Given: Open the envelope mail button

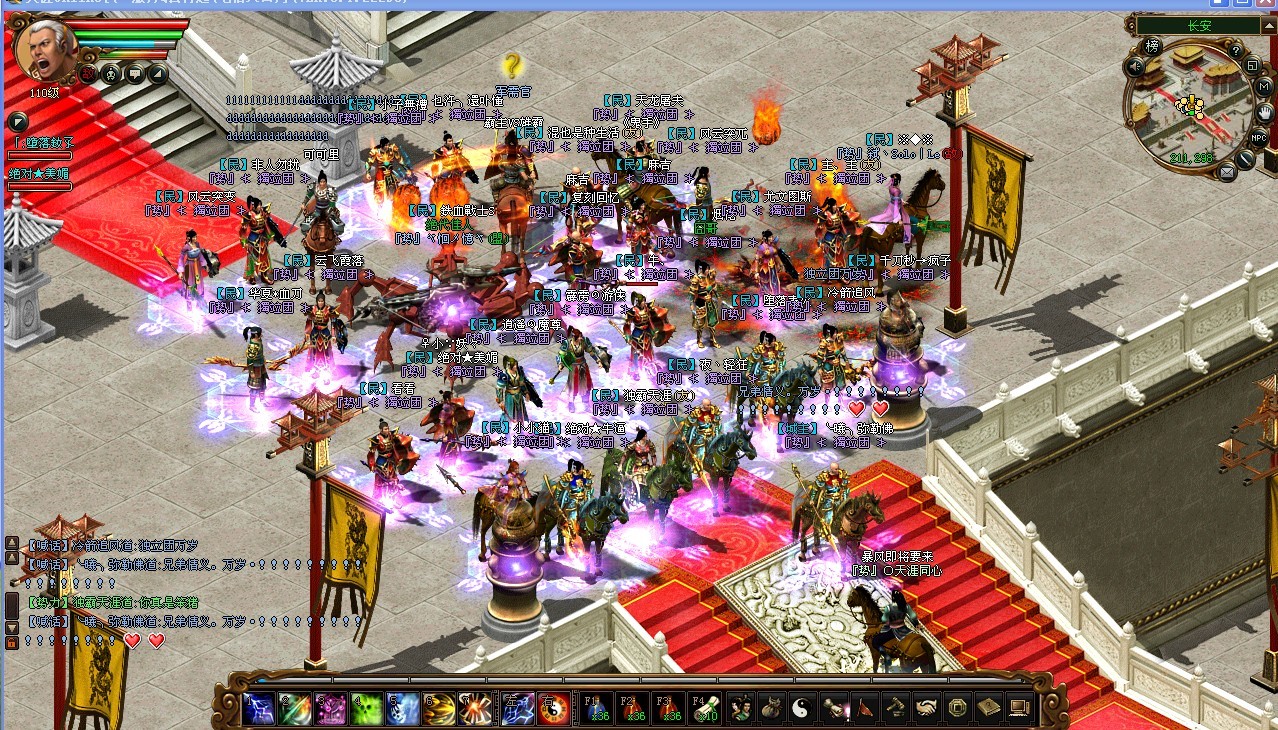Looking at the screenshot, I should point(1227,172).
